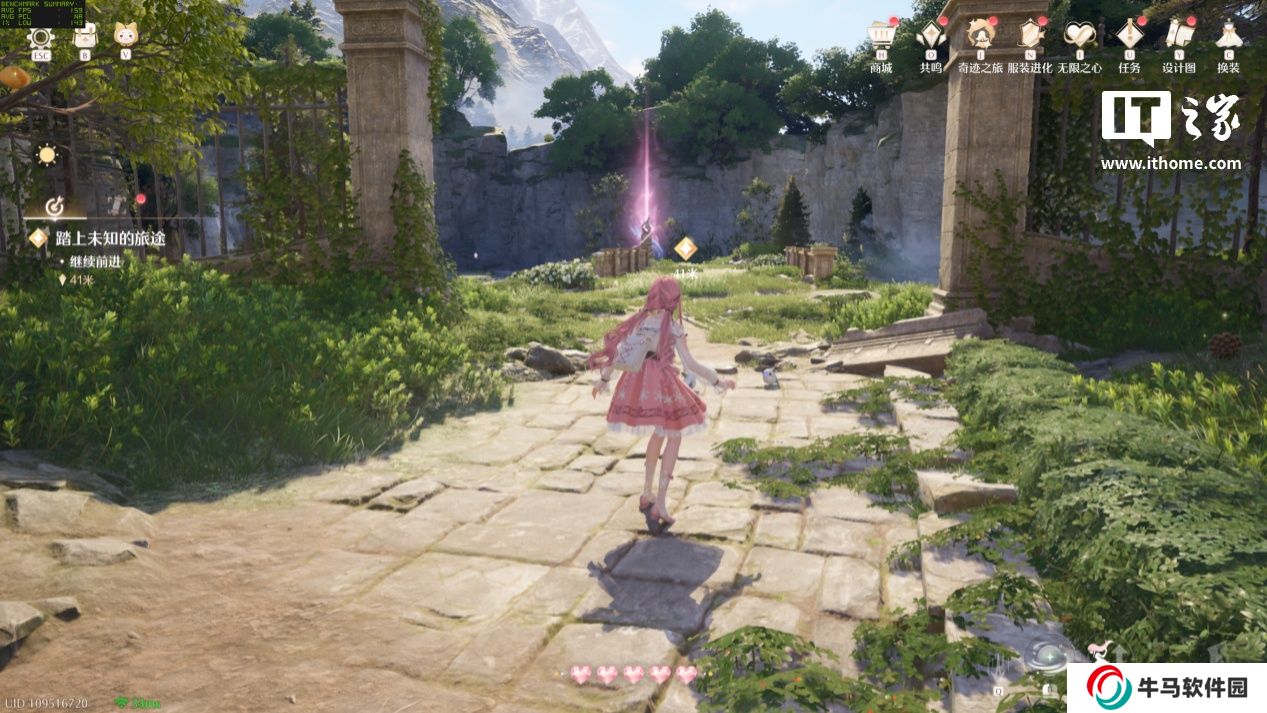Open the cat-face companion menu
Viewport: 1267px width, 713px height.
tap(126, 35)
